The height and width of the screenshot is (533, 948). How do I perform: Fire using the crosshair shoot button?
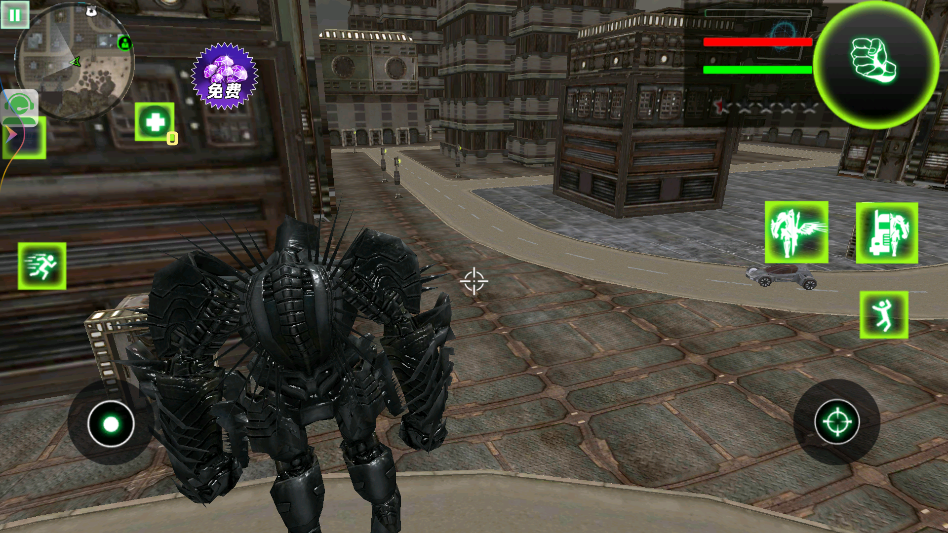(x=836, y=422)
